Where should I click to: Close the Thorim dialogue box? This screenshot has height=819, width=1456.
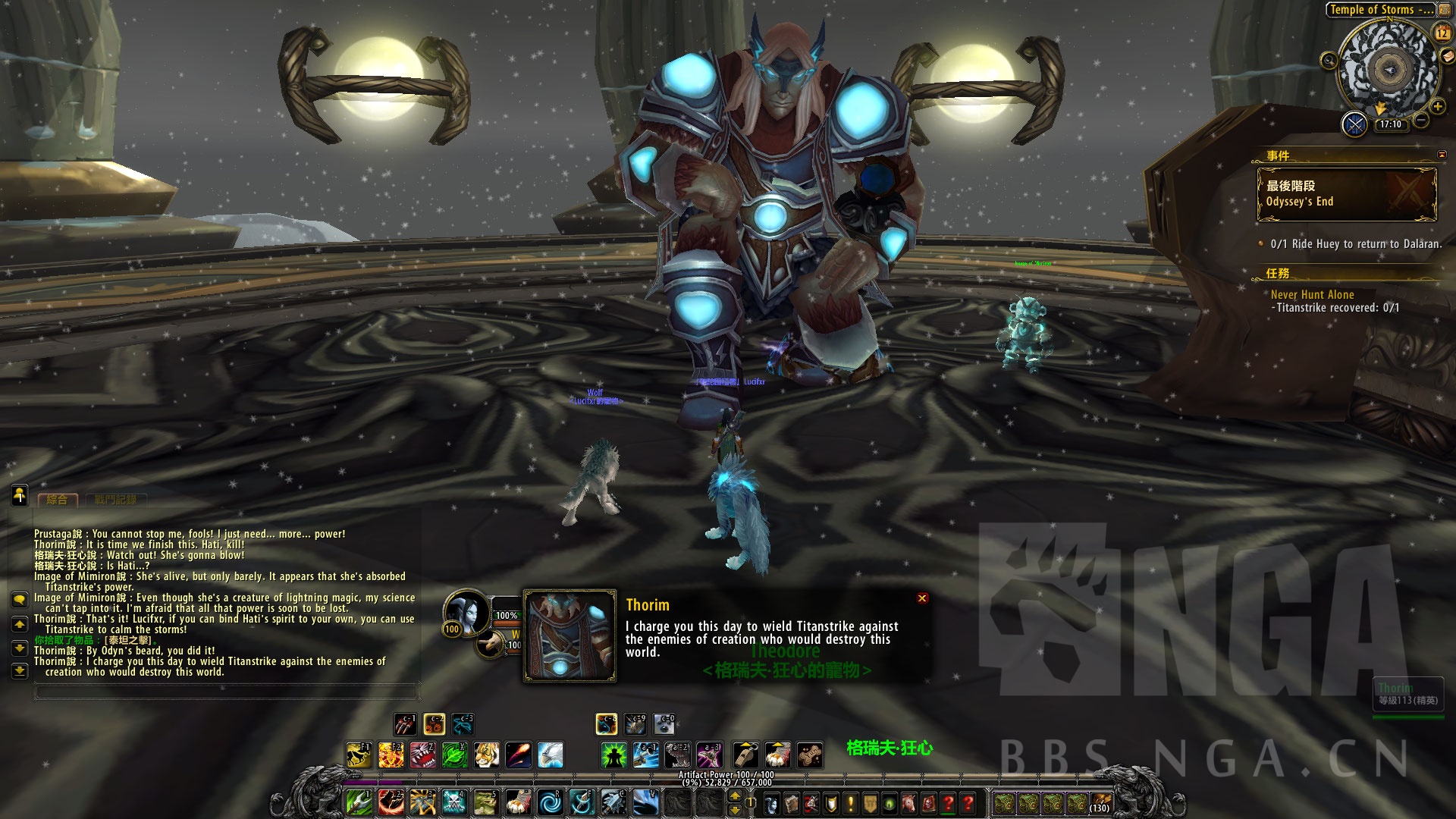point(922,598)
